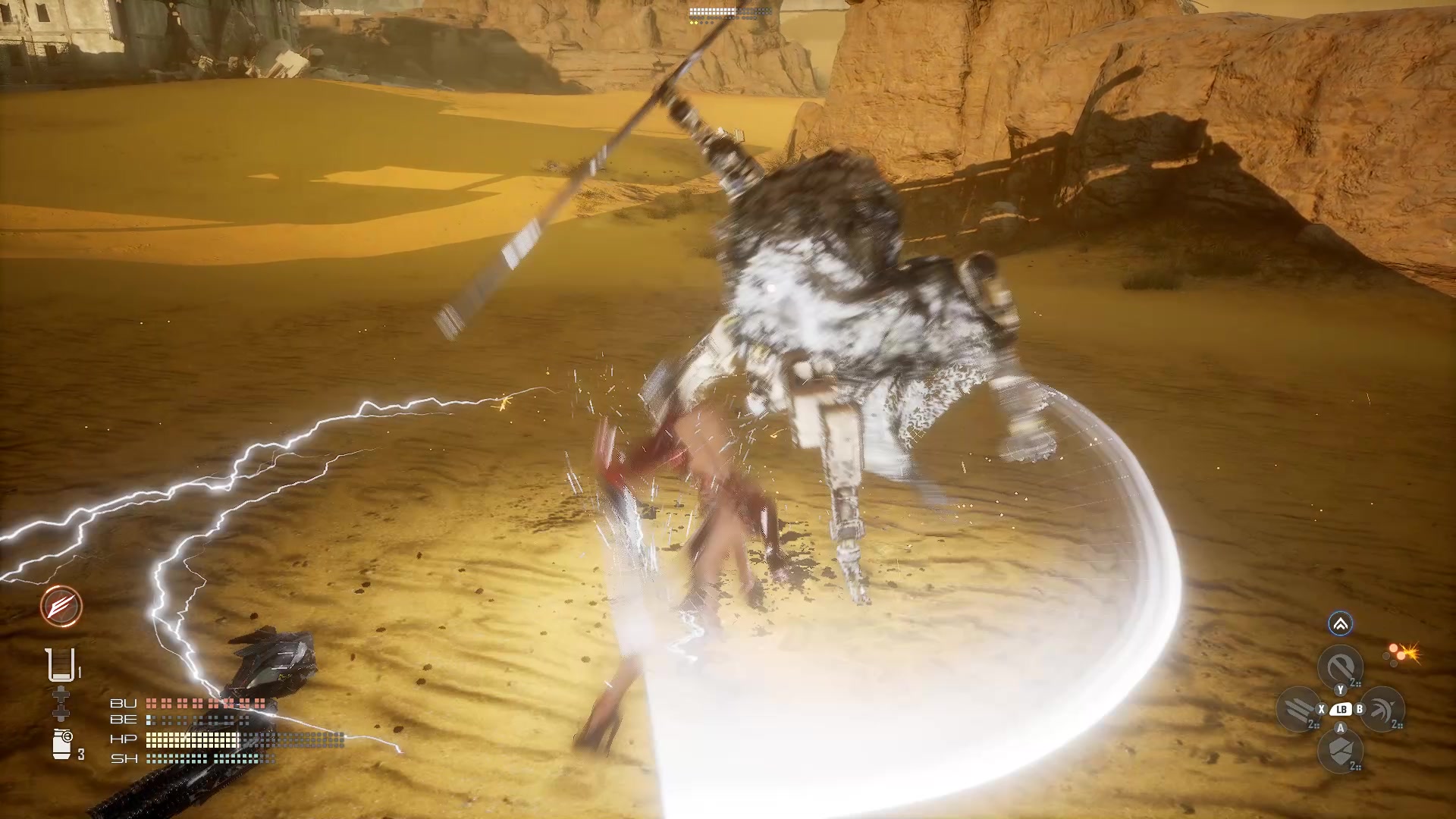Click the healing flask item icon
The height and width of the screenshot is (819, 1456).
point(61,664)
